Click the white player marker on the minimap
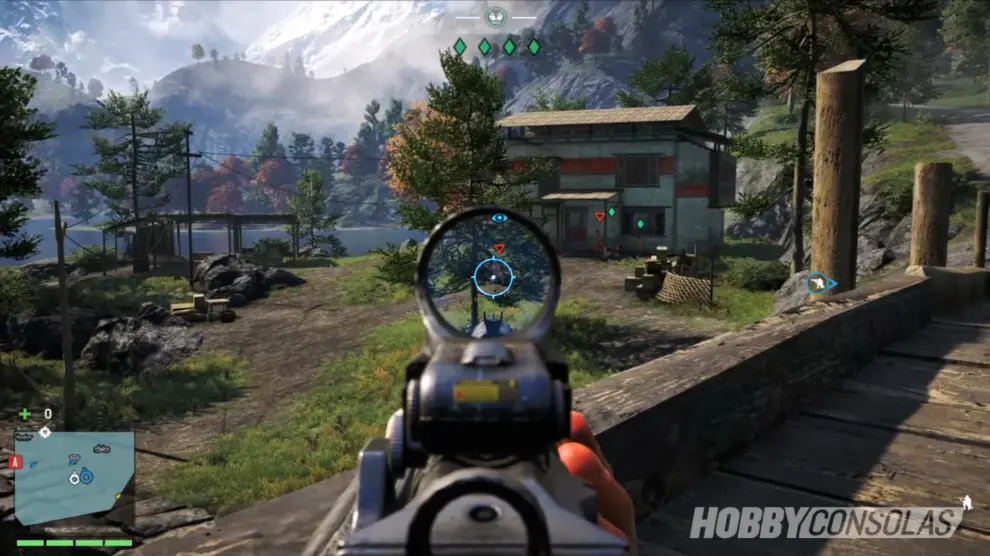The image size is (990, 556). [x=74, y=479]
